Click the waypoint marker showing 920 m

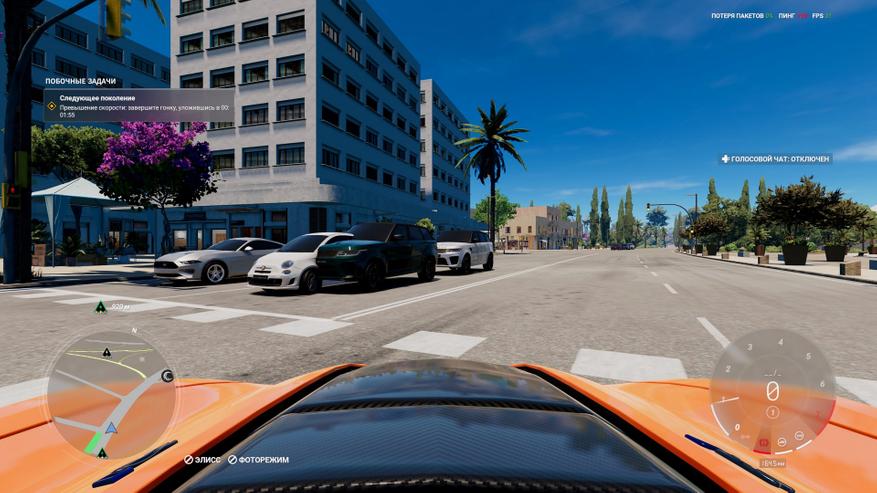pos(100,307)
